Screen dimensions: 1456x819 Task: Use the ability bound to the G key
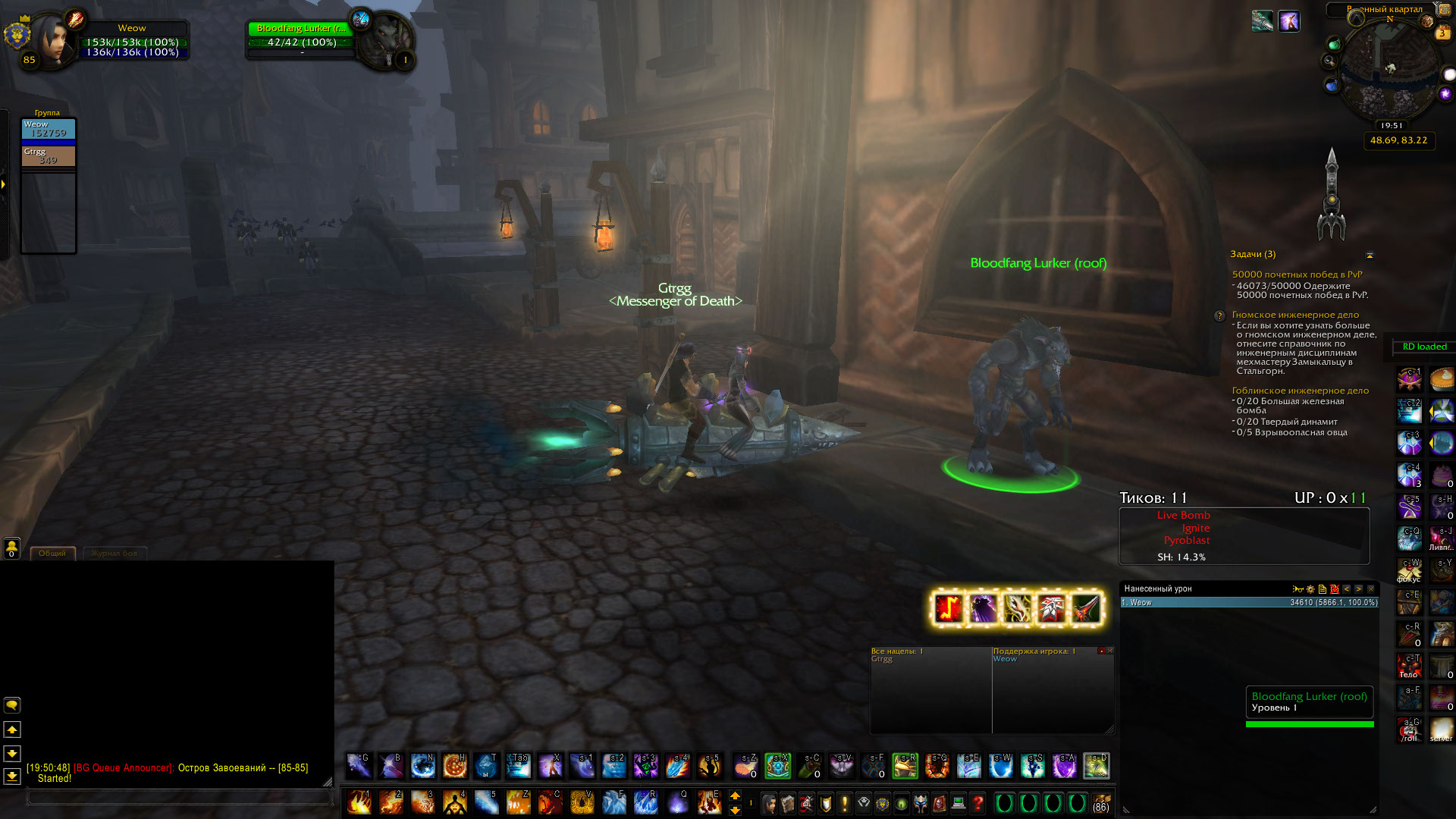[x=359, y=766]
